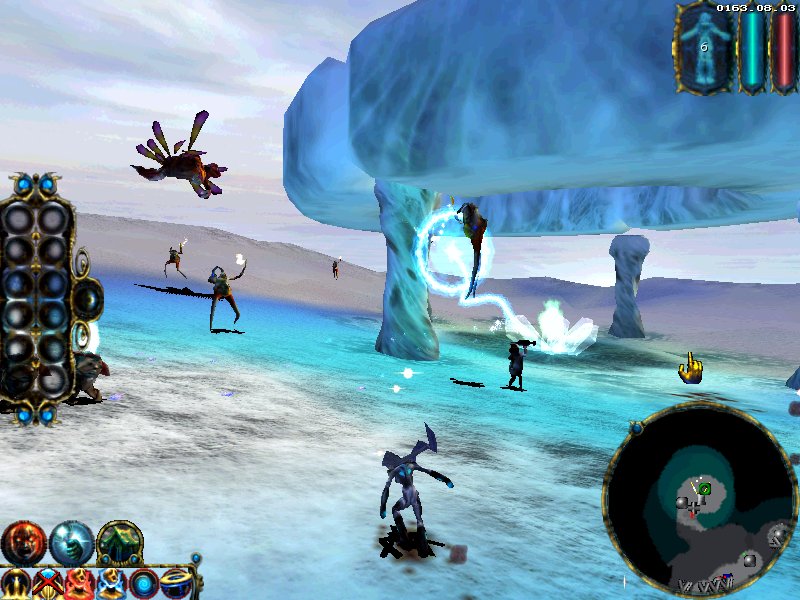Click the side orb on creature panel

(x=88, y=297)
